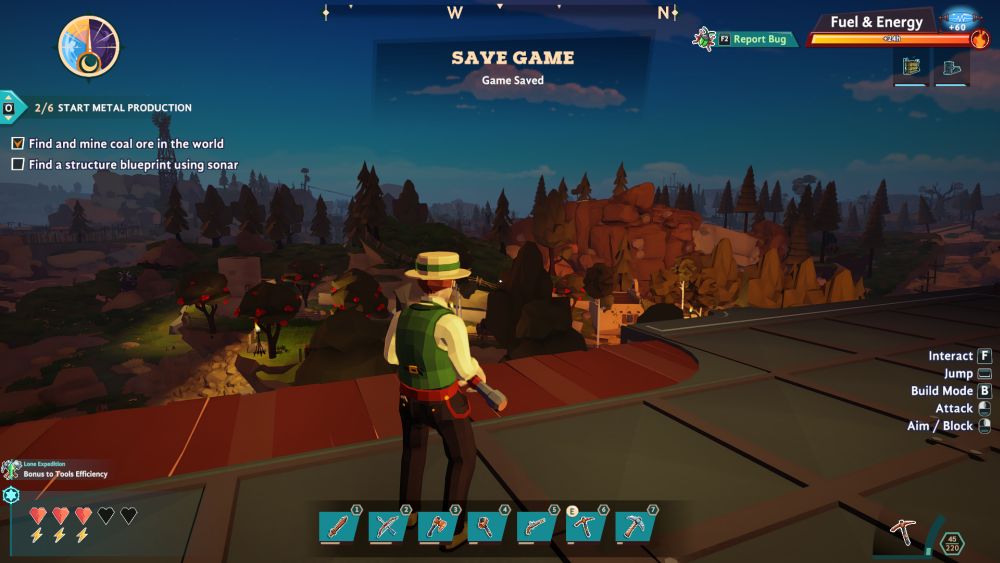Select the boot status icon

(x=951, y=67)
